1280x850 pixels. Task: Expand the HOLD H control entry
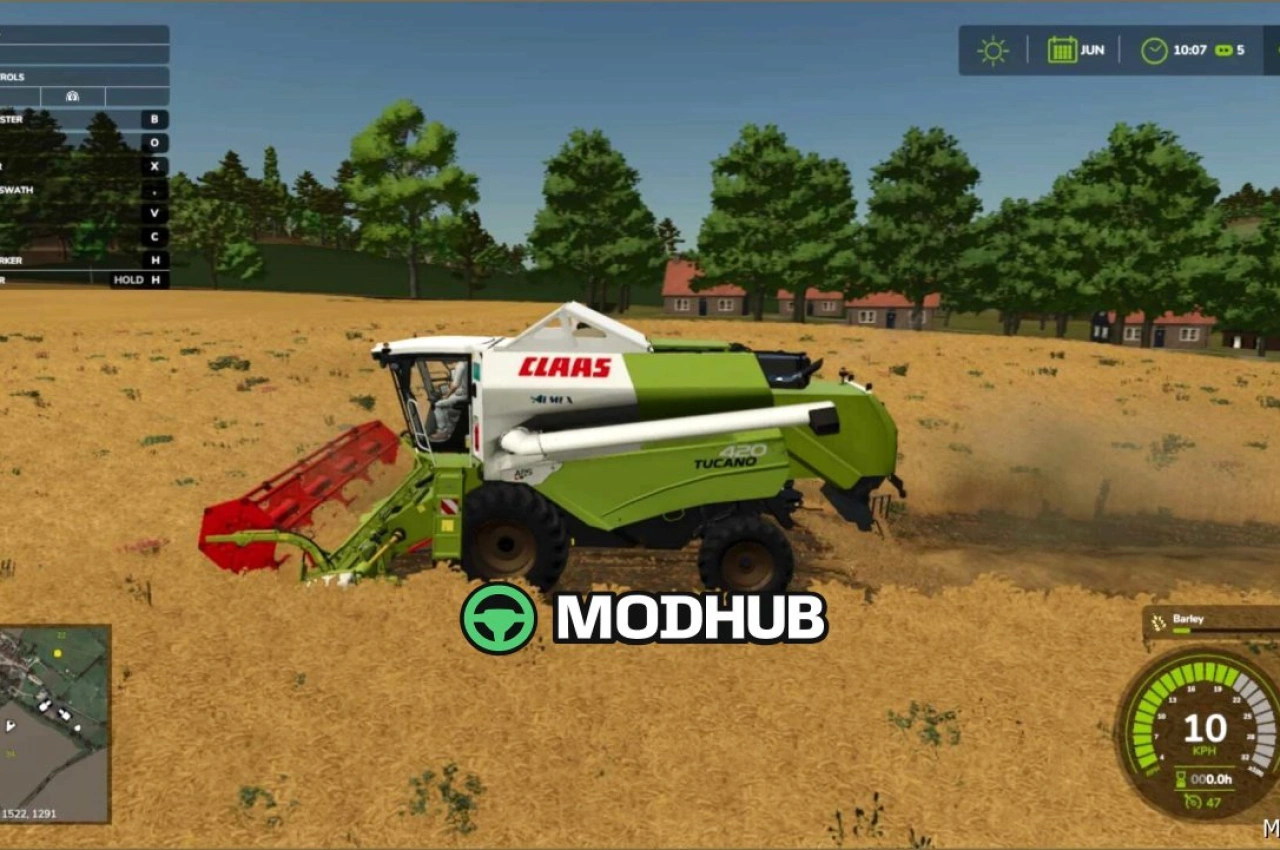(x=140, y=280)
